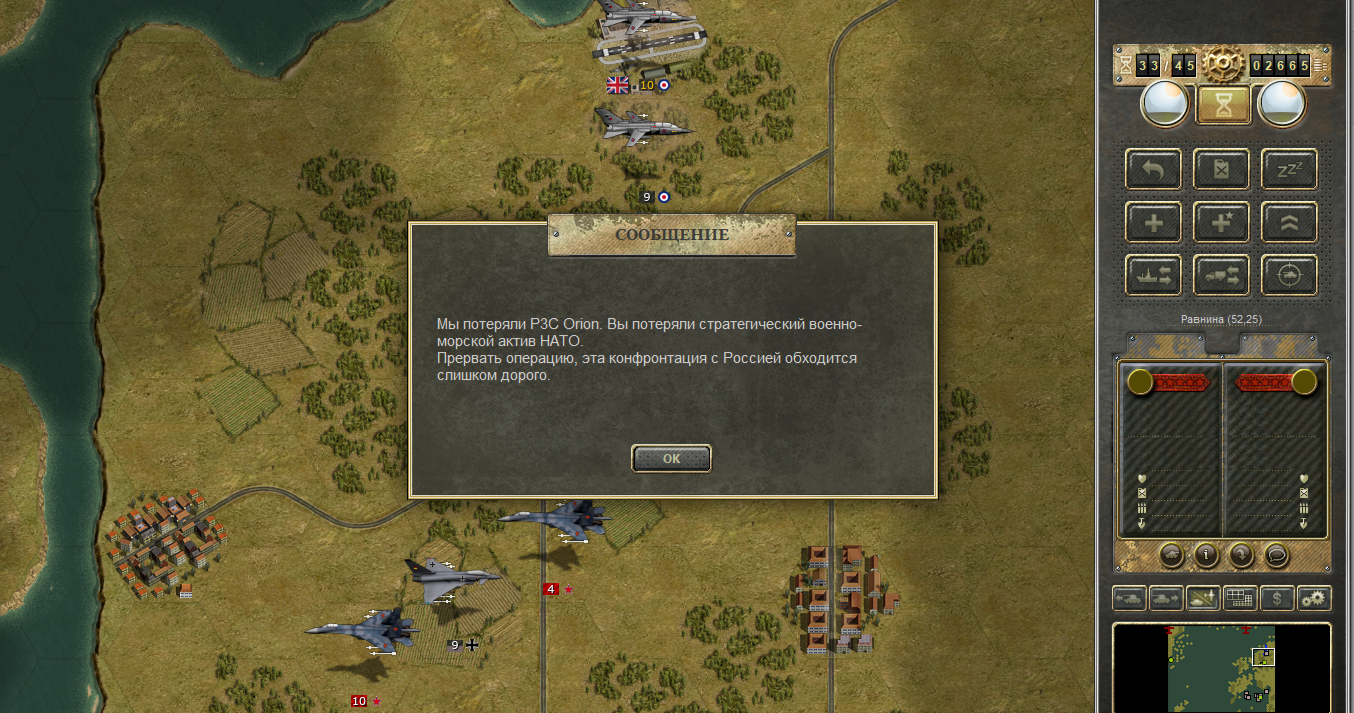The image size is (1354, 713).
Task: Select the next unit with the right-arrow tank
Action: (x=1165, y=598)
